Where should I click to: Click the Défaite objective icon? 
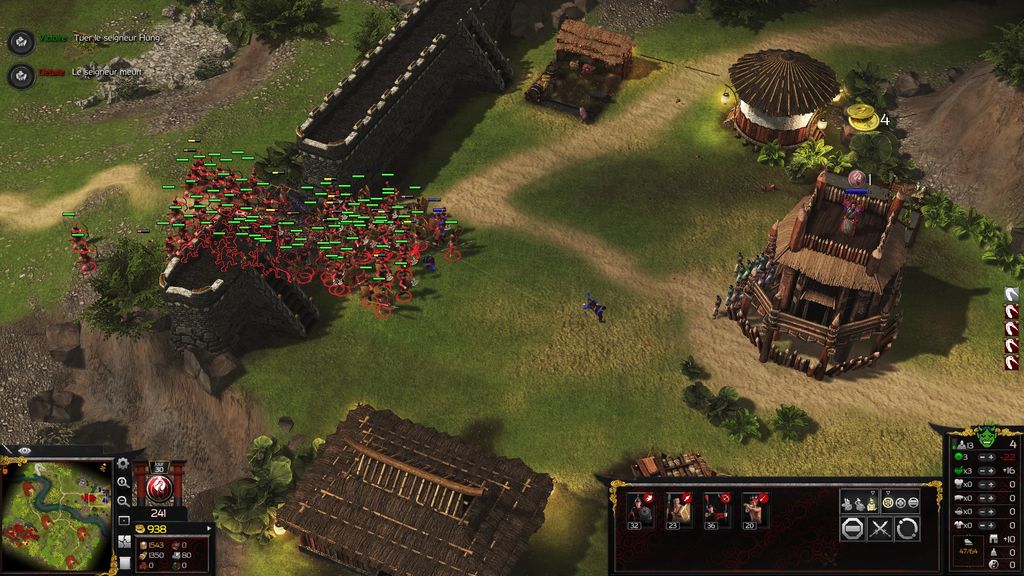20,75
